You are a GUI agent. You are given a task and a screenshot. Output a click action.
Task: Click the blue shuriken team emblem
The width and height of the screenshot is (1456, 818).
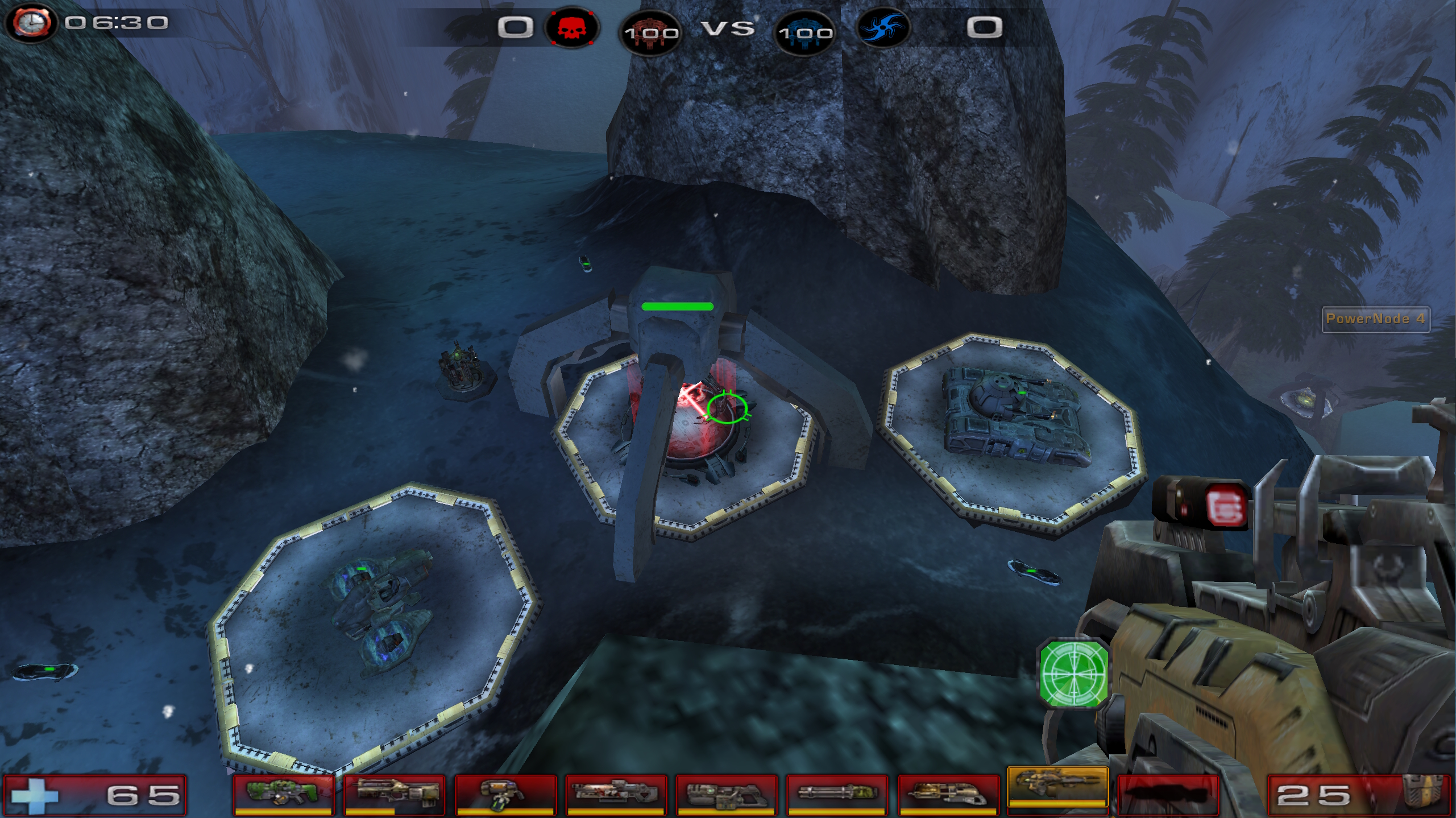point(882,27)
